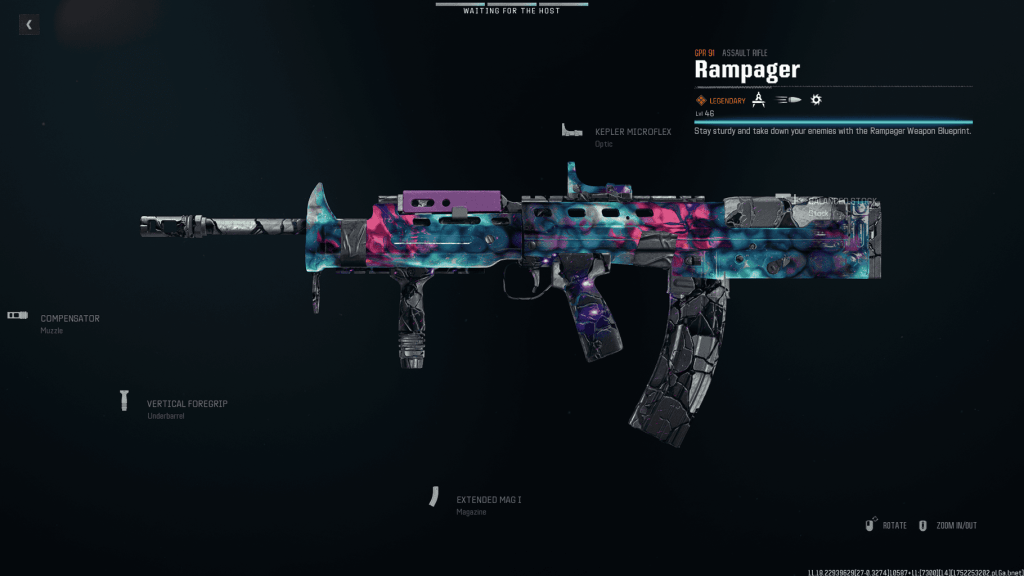
Task: Select the Extended Mag I magazine attachment
Action: (x=488, y=500)
